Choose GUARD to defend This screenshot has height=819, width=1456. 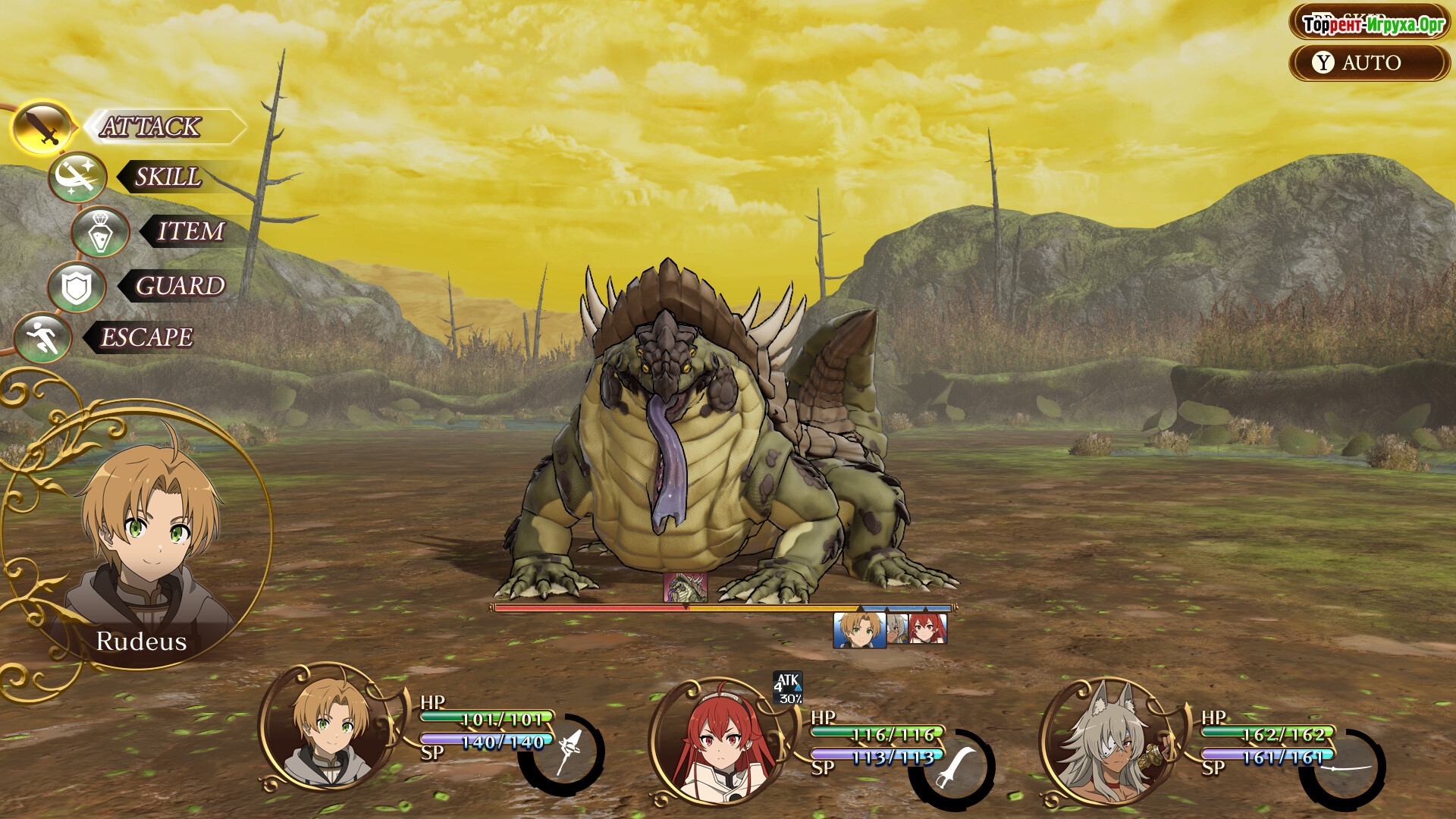click(180, 286)
